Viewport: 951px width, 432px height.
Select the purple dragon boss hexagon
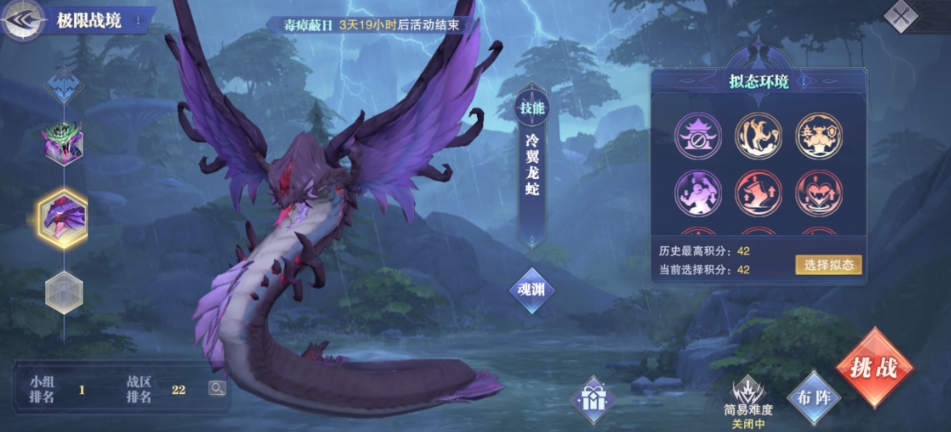point(62,212)
